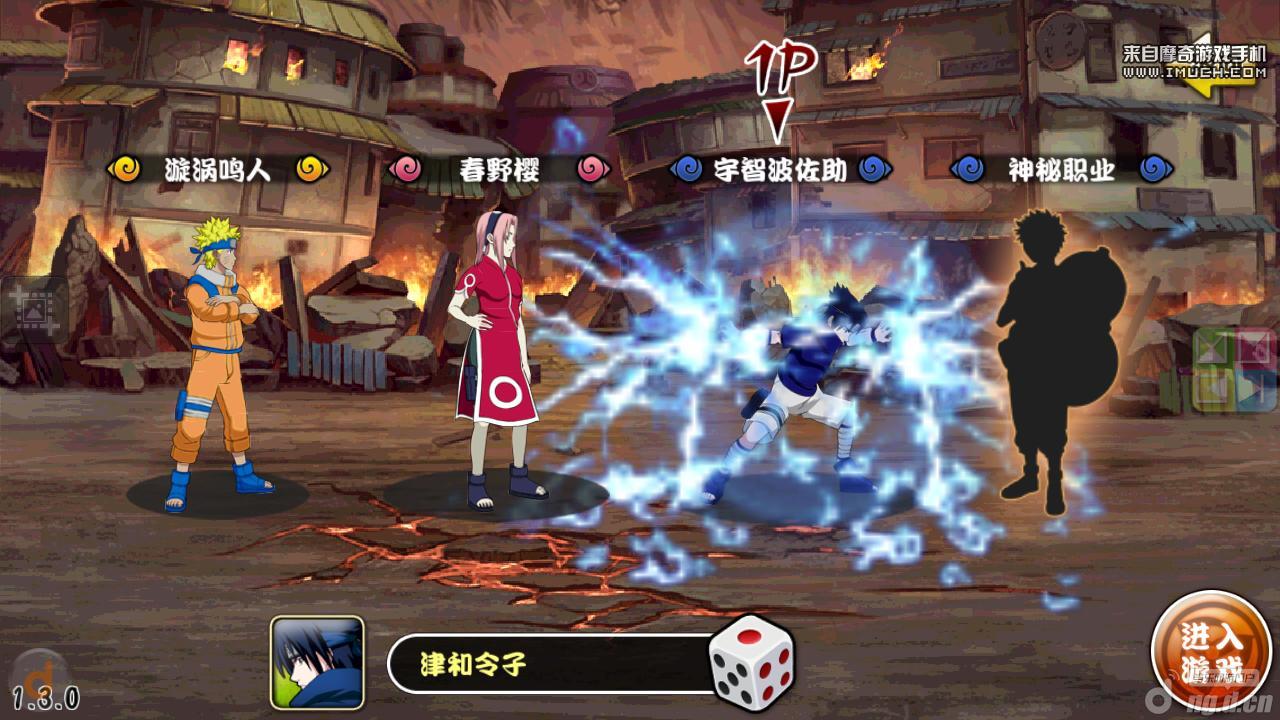This screenshot has height=720, width=1280.
Task: Click the Sasuke portrait thumbnail
Action: click(317, 663)
